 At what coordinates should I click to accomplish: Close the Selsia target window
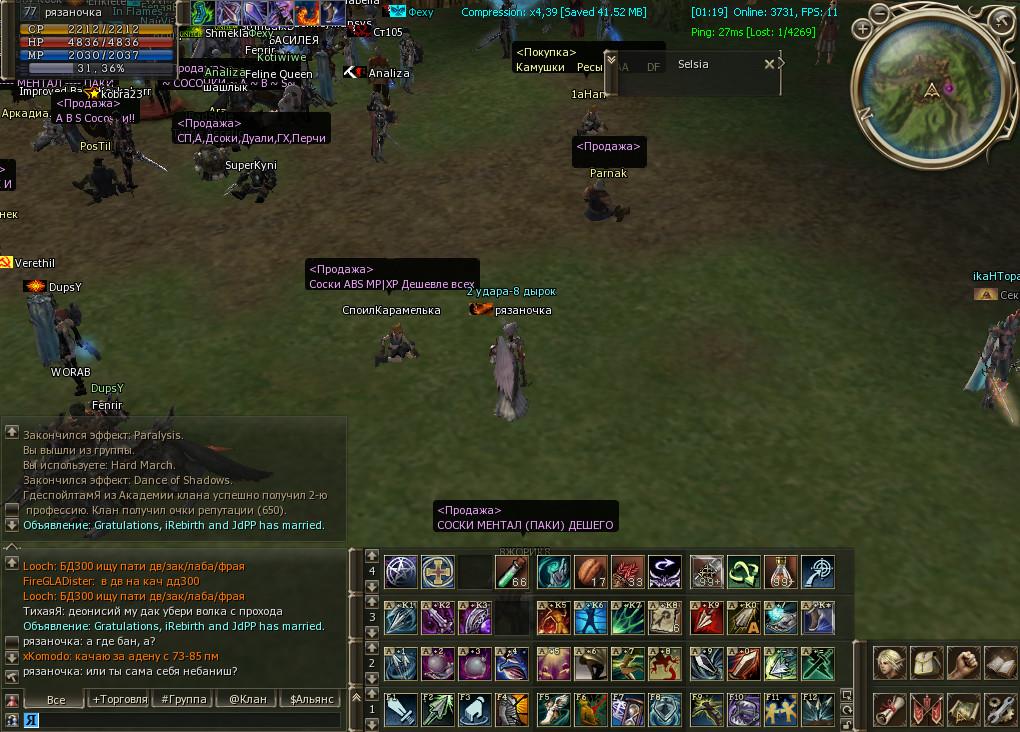click(769, 64)
